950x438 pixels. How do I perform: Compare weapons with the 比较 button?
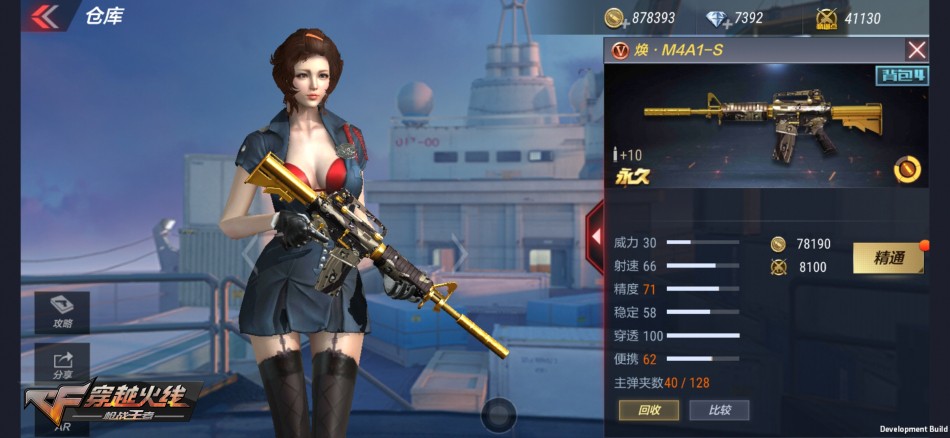[x=720, y=410]
